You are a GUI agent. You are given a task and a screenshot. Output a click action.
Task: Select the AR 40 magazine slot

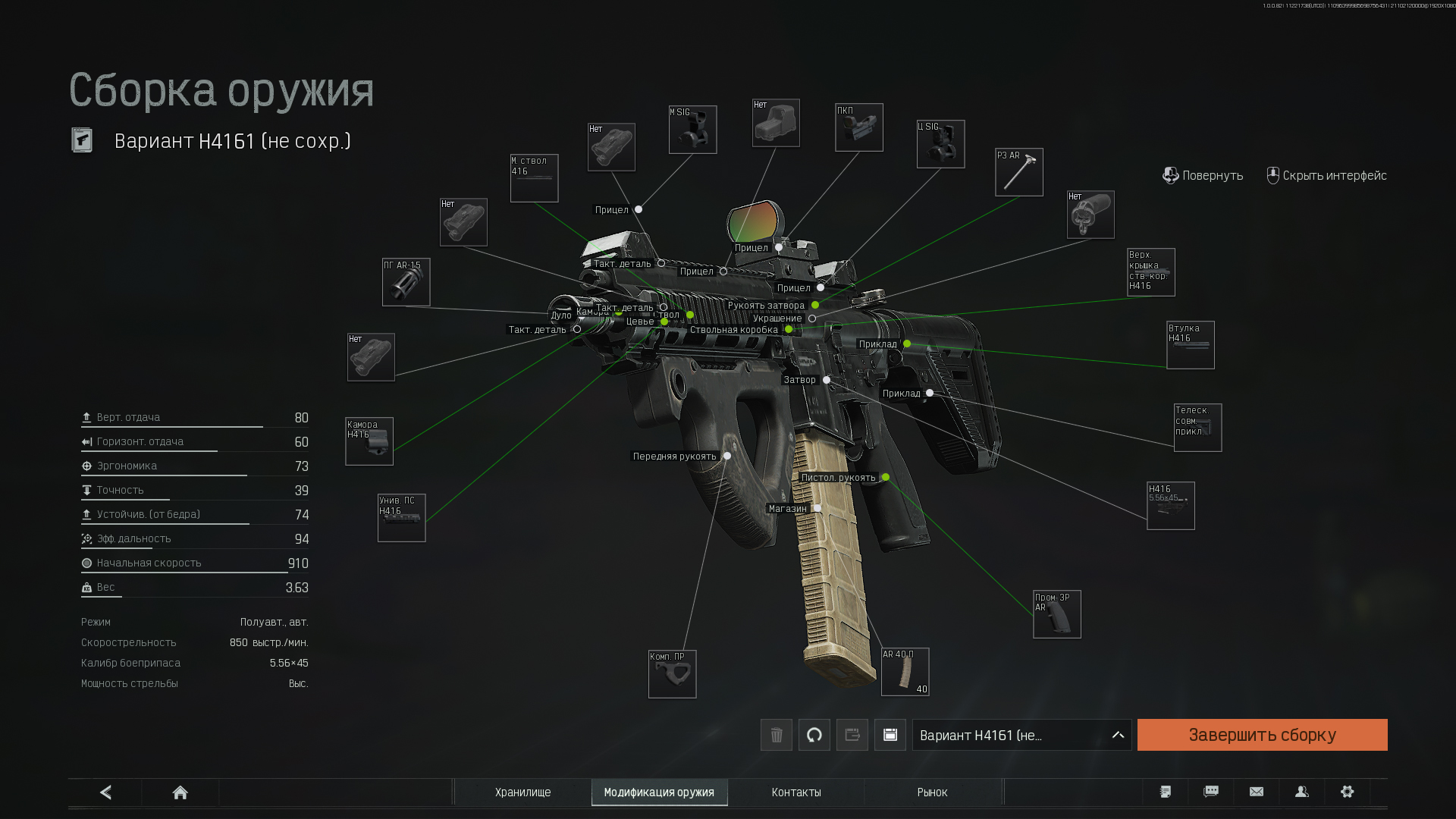[905, 672]
